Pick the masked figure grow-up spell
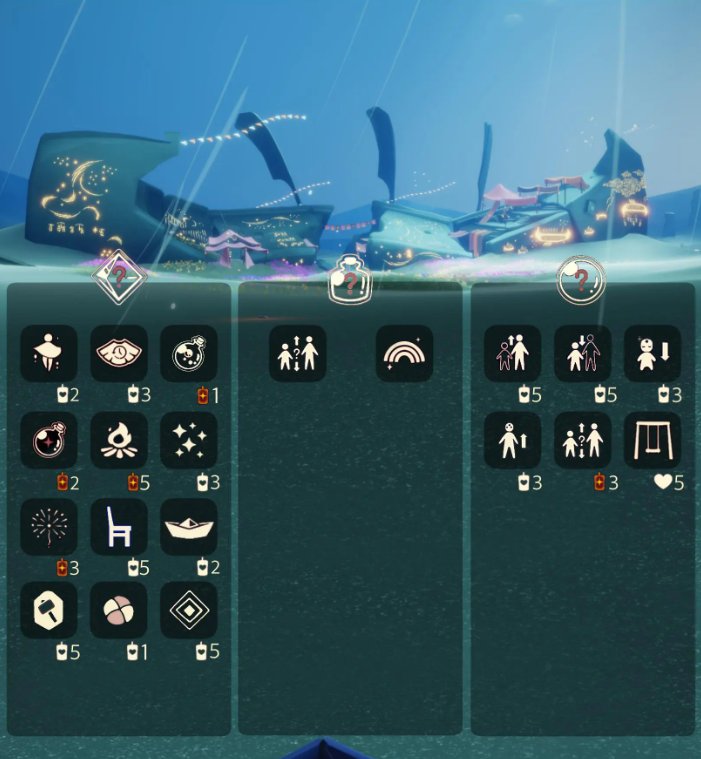The width and height of the screenshot is (701, 759). coord(513,440)
